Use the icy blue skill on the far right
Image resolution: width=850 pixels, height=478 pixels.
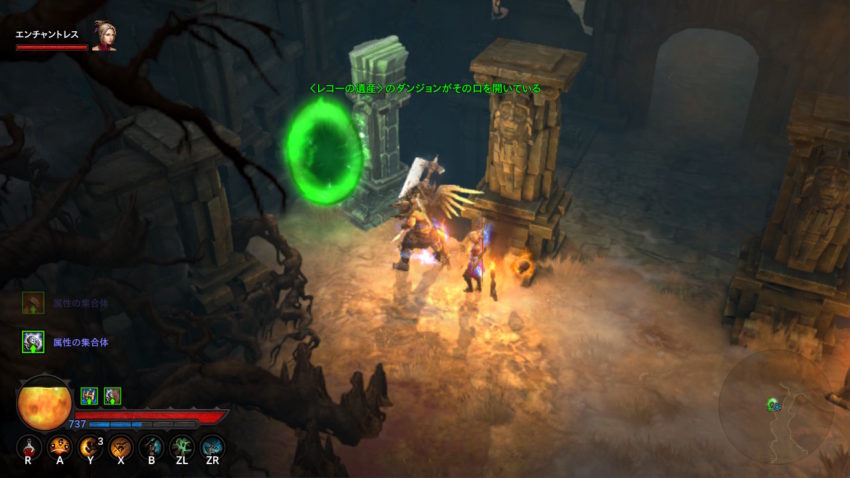[x=212, y=447]
